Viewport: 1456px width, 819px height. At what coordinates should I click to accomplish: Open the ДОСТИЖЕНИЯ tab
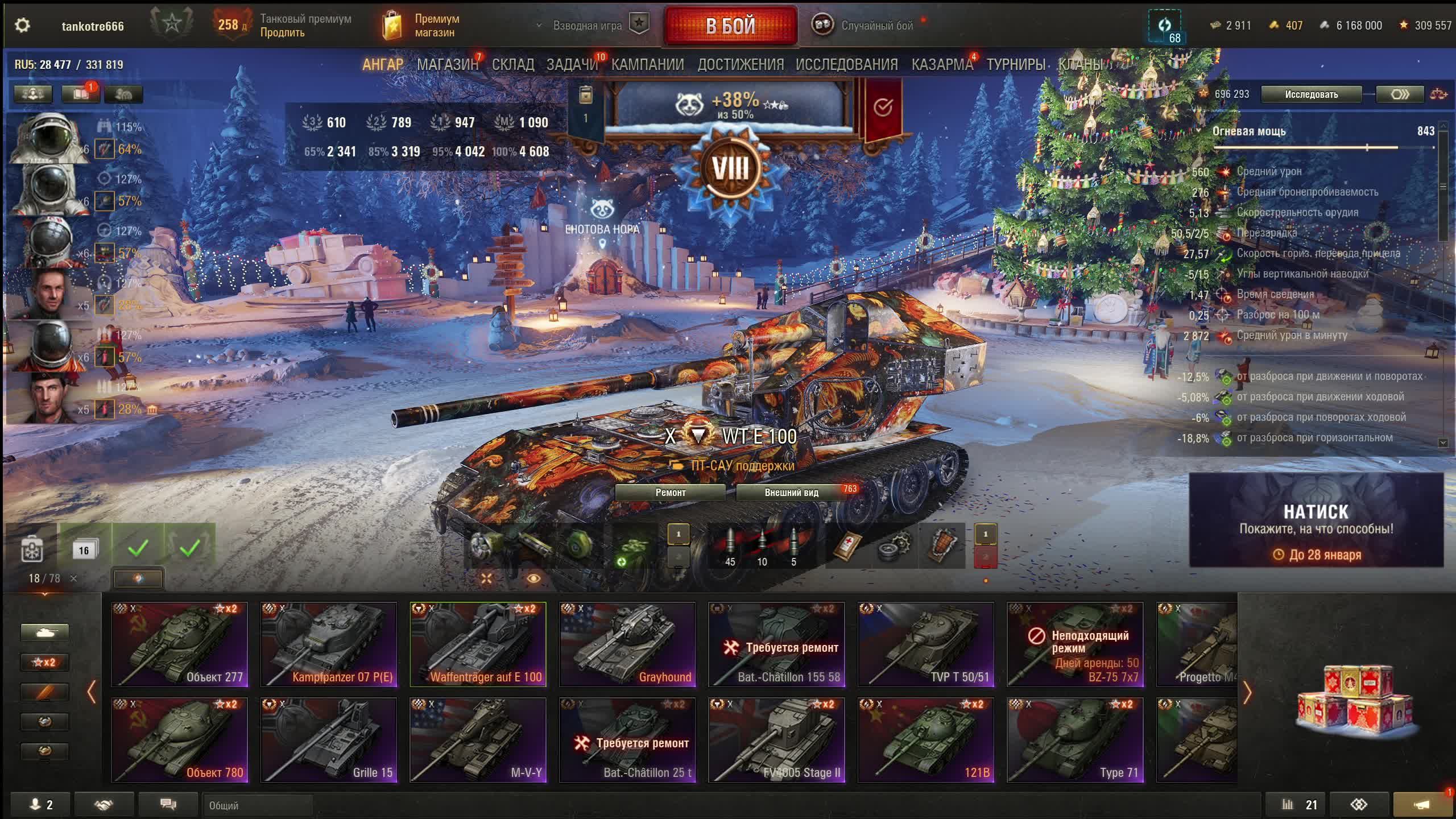click(x=740, y=65)
